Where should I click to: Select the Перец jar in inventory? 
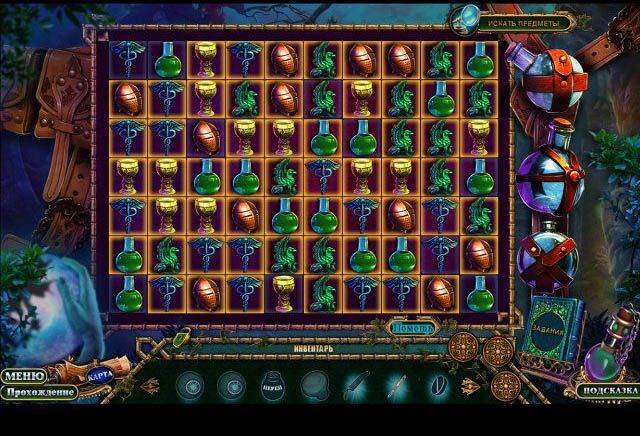273,384
